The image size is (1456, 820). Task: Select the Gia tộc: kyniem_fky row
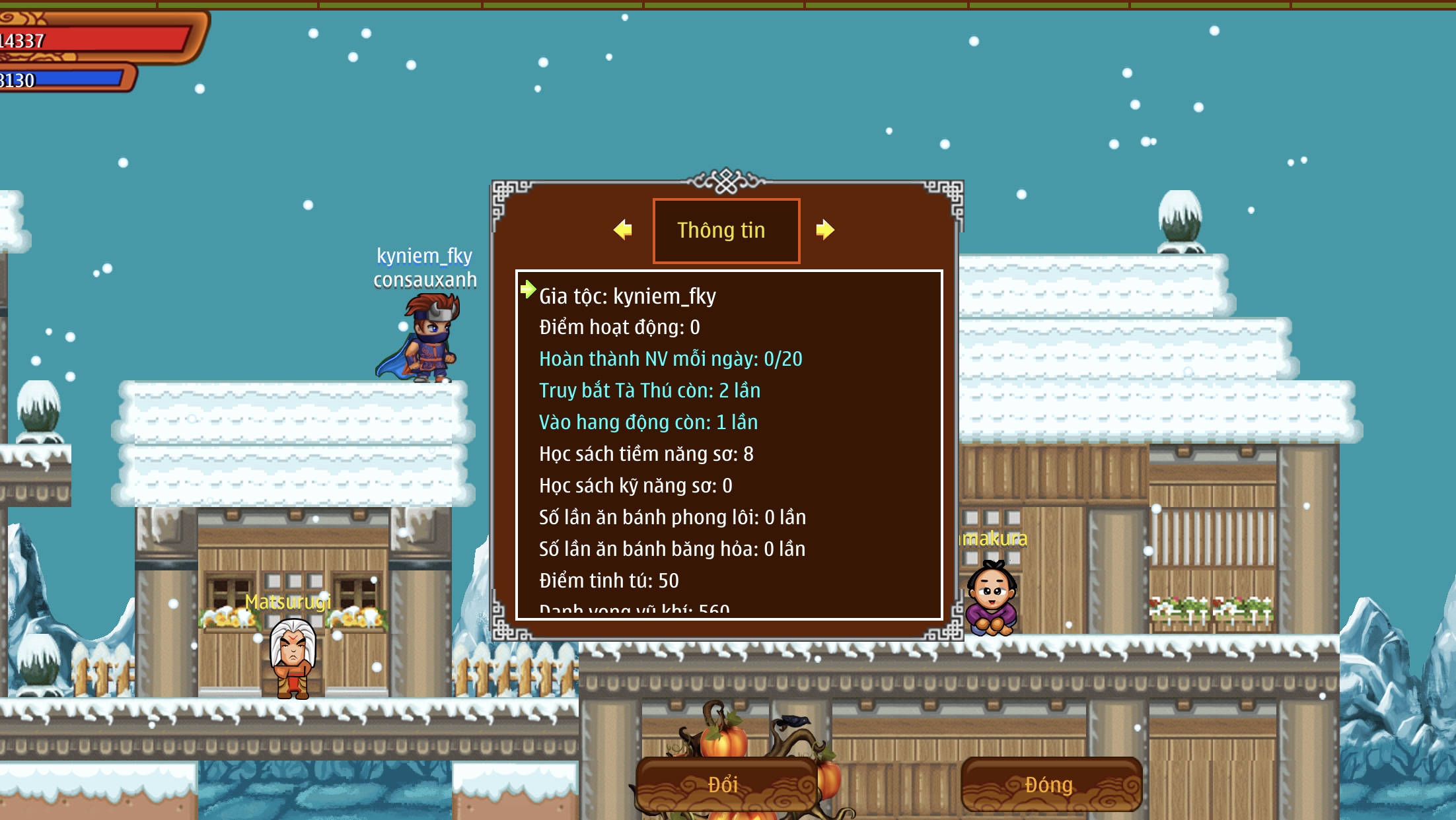pos(627,296)
